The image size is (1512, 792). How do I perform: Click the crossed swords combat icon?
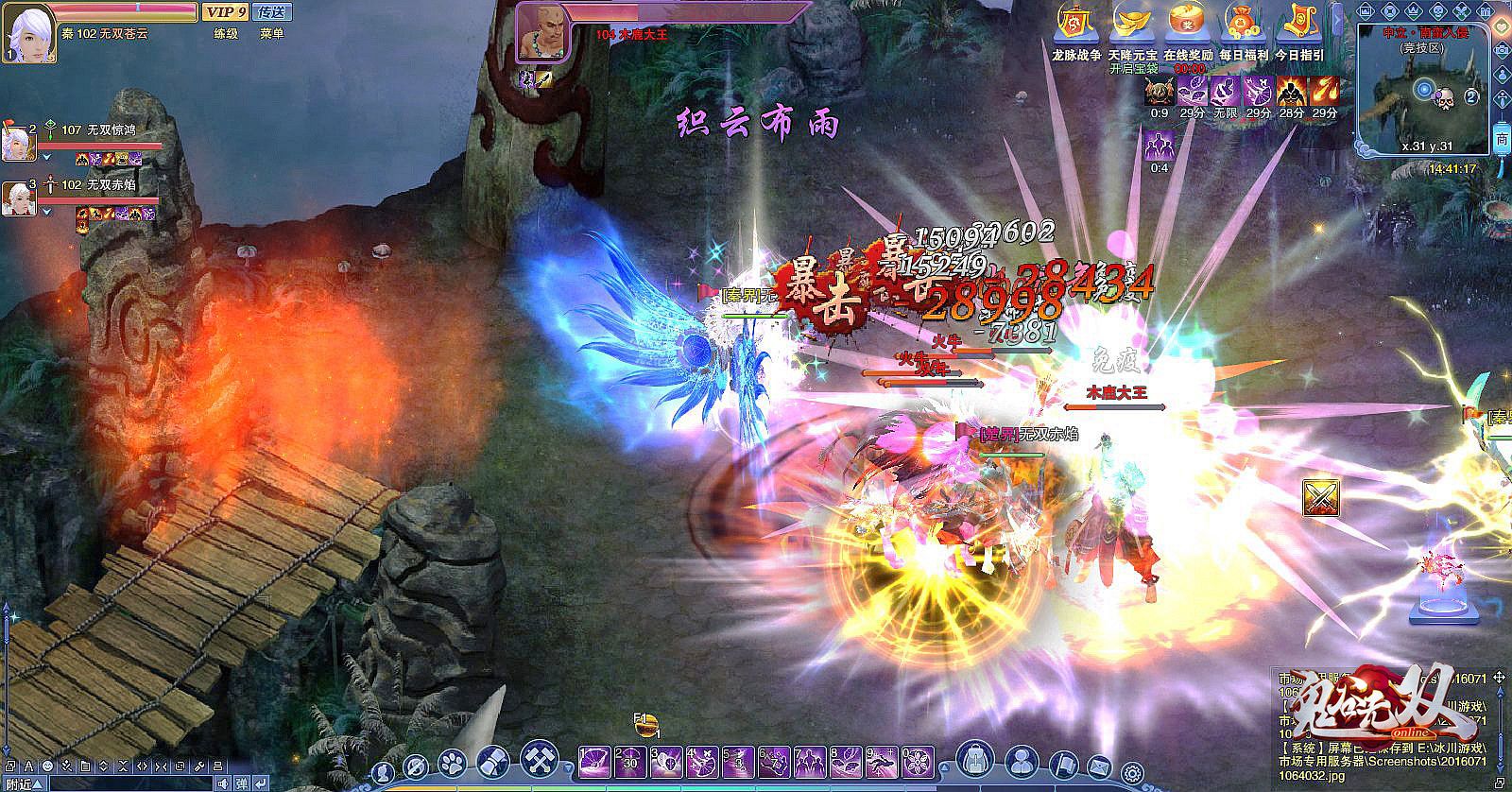click(x=1320, y=498)
